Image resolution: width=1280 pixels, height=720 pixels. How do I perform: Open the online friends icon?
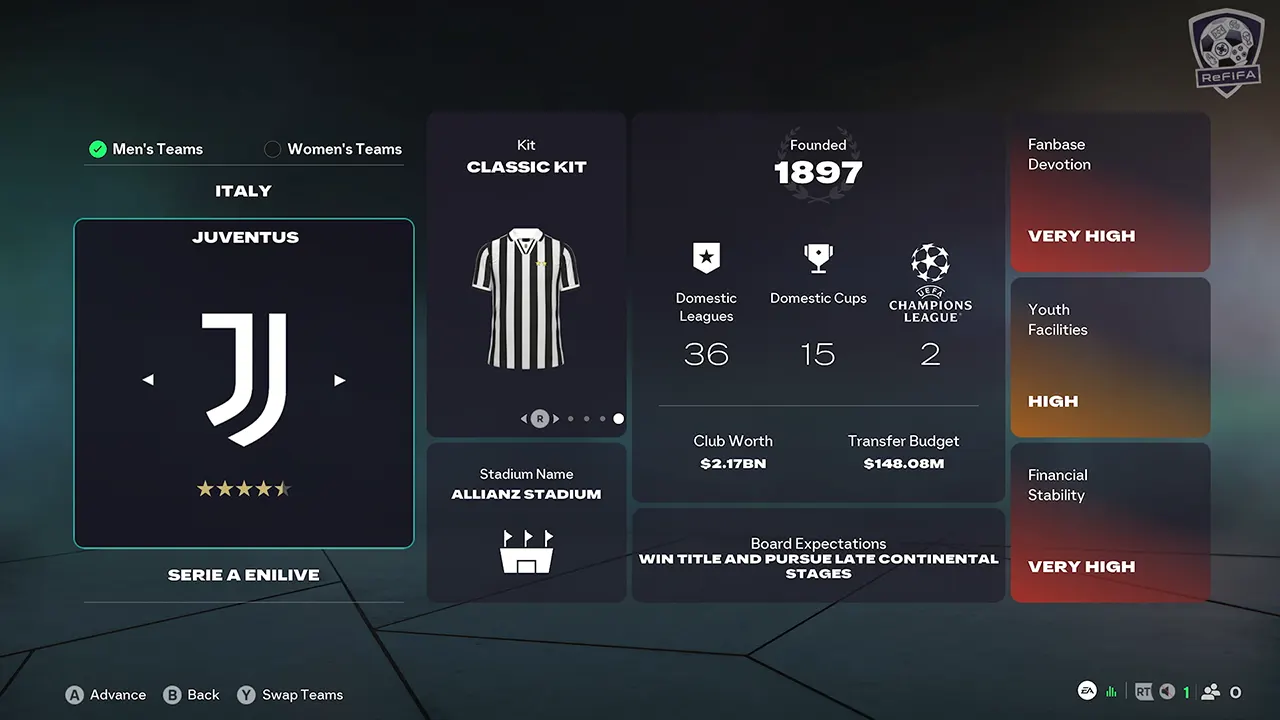point(1211,692)
